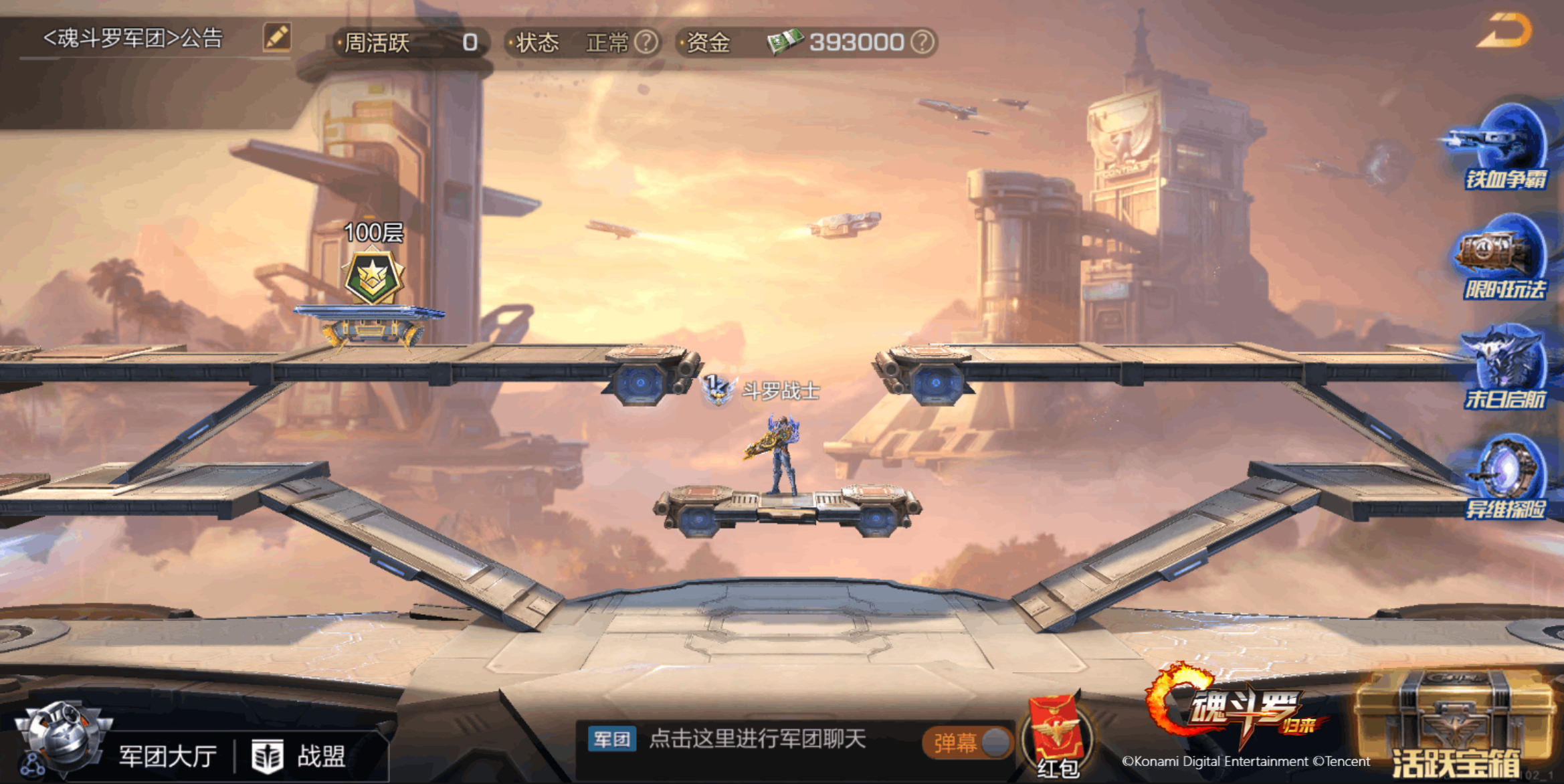
Task: Open the 限时玩法 event
Action: (x=1504, y=258)
